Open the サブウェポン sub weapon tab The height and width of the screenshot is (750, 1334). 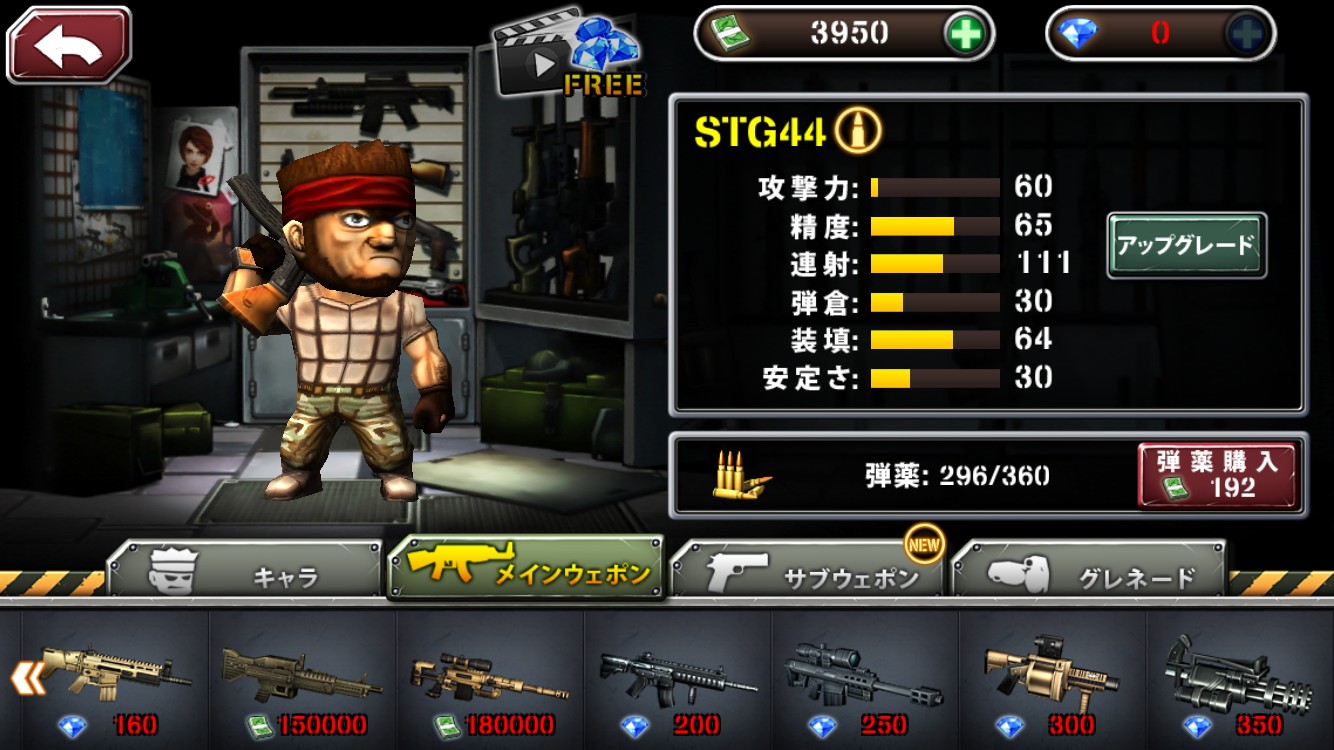click(808, 573)
